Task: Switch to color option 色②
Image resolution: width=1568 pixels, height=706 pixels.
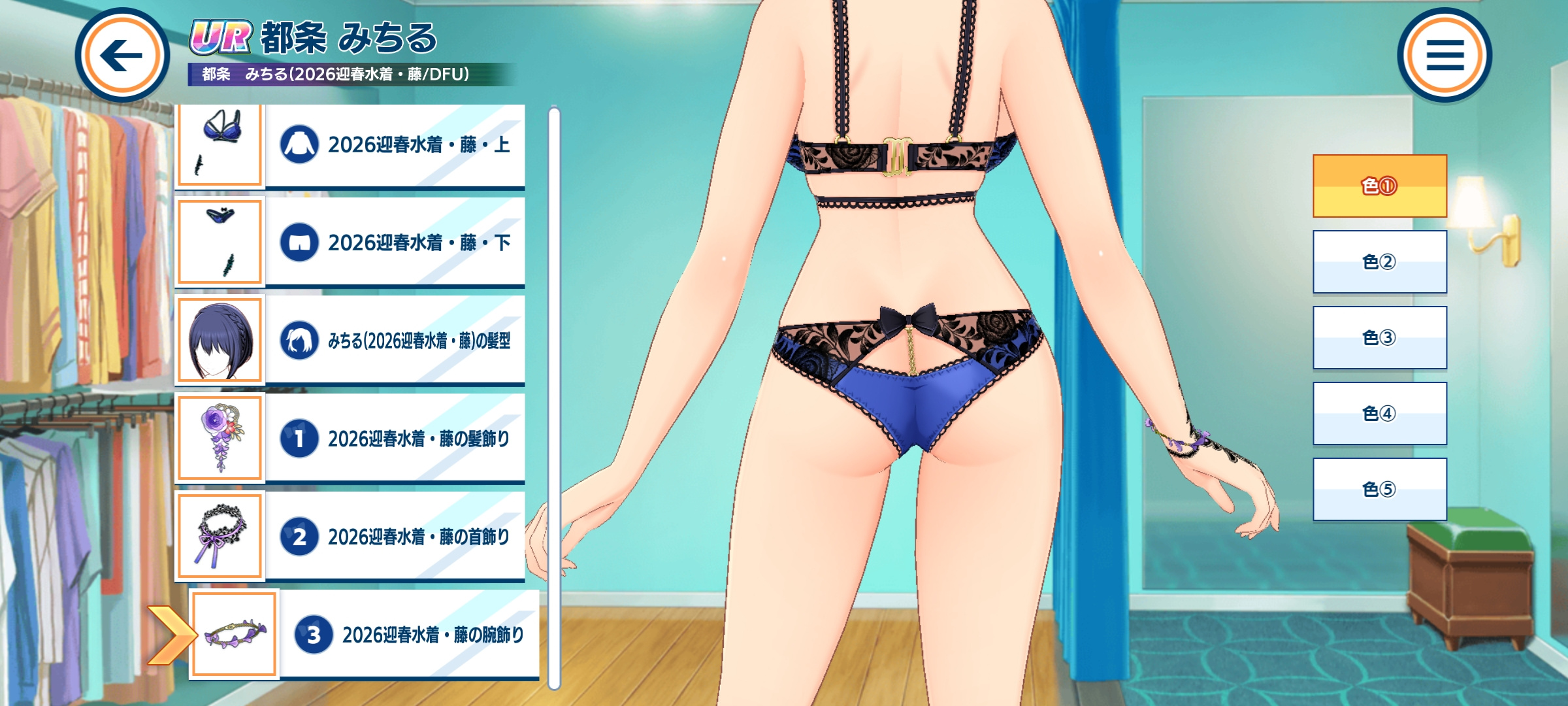Action: point(1380,261)
